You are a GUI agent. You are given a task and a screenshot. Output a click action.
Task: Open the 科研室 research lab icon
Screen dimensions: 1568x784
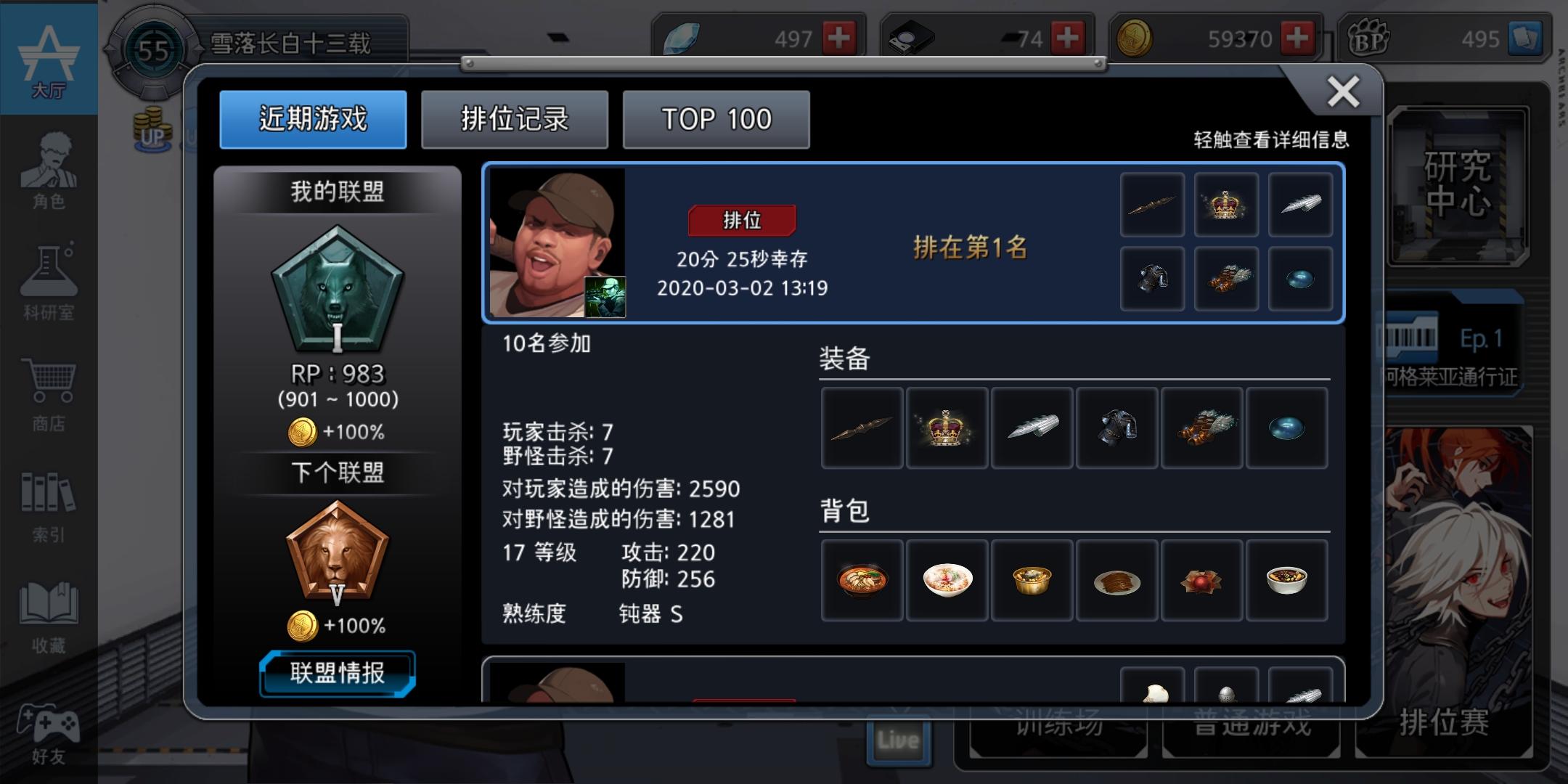tap(48, 283)
